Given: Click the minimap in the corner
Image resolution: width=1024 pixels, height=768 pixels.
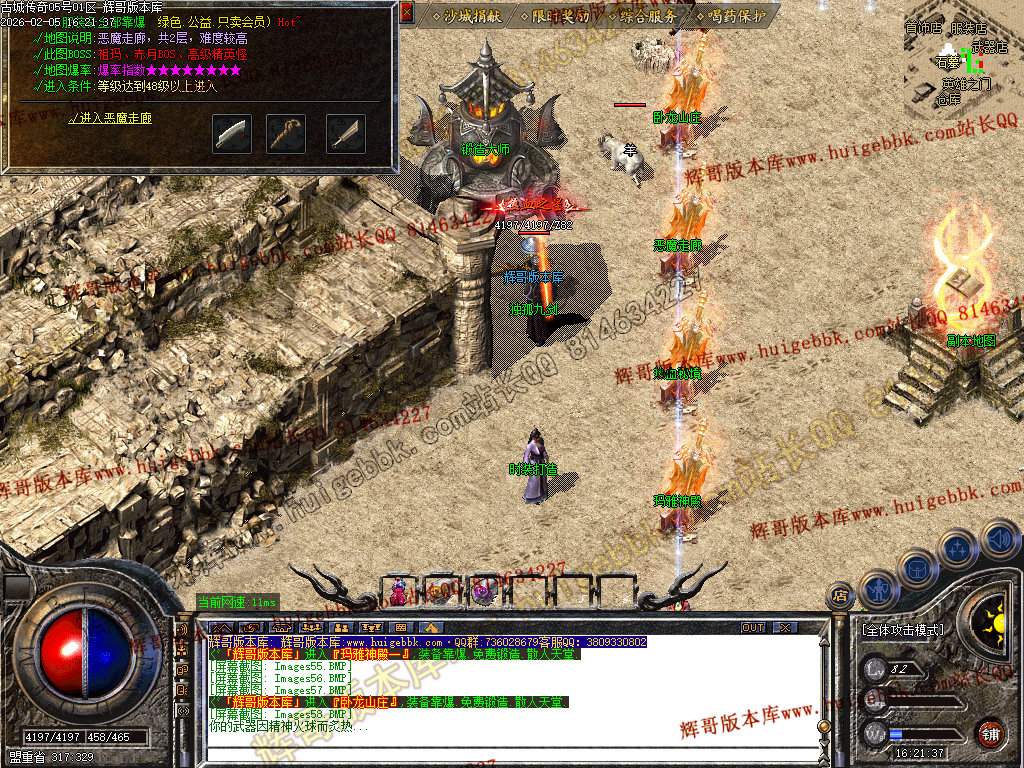Looking at the screenshot, I should coord(962,60).
